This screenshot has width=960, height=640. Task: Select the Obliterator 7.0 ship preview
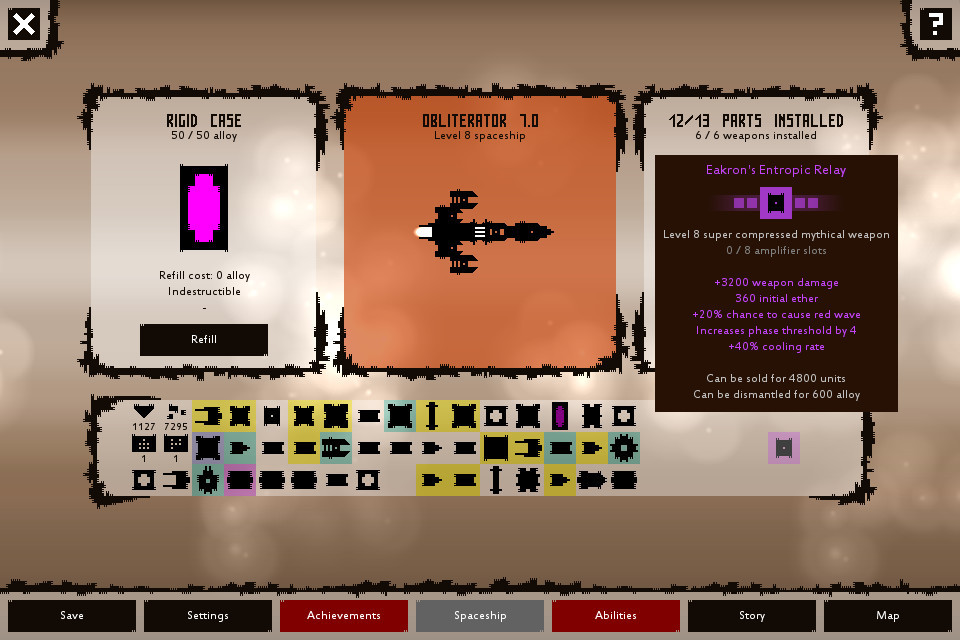pos(480,232)
